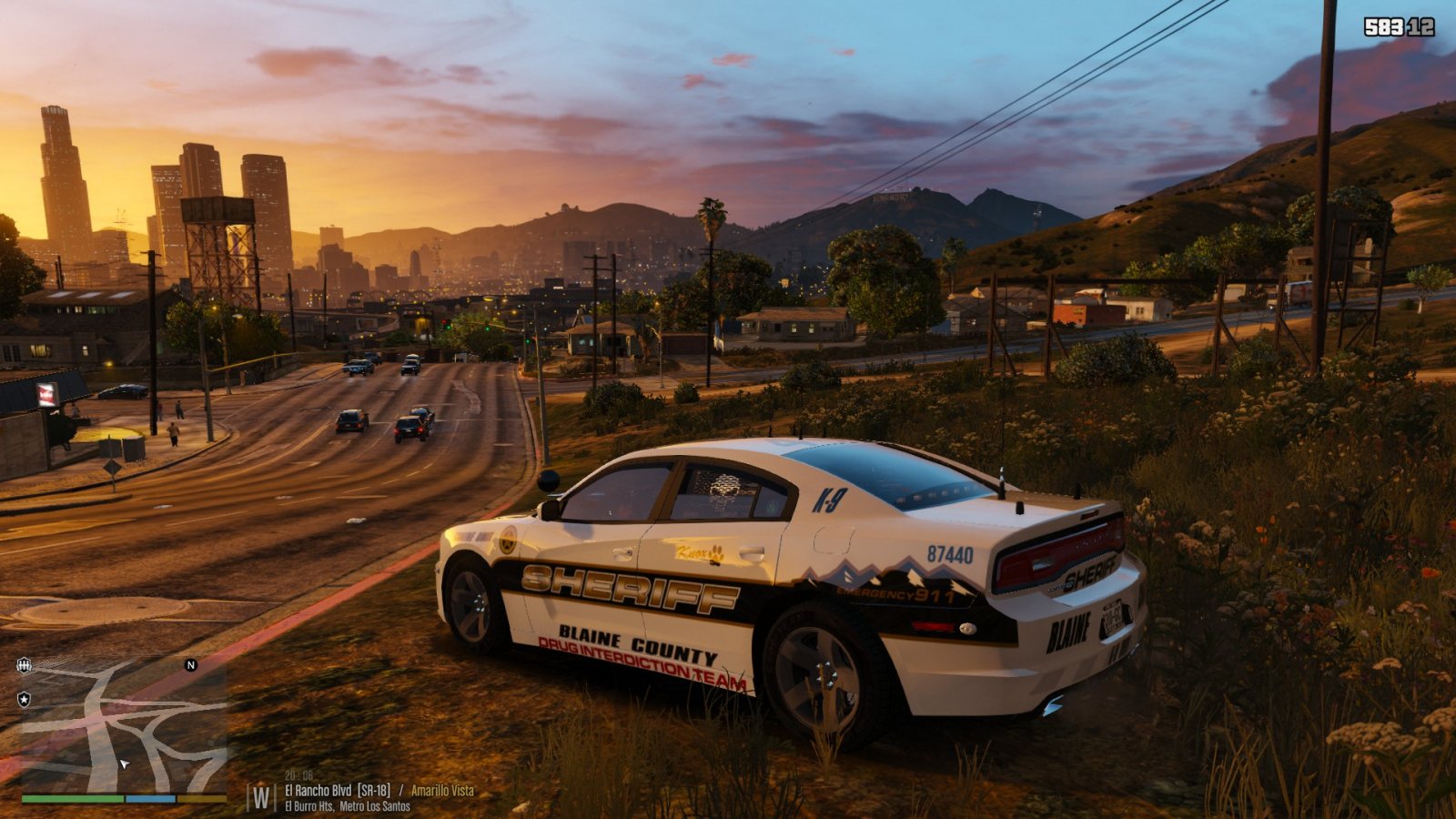
Task: Select the police station blip on minimap
Action: click(x=25, y=665)
